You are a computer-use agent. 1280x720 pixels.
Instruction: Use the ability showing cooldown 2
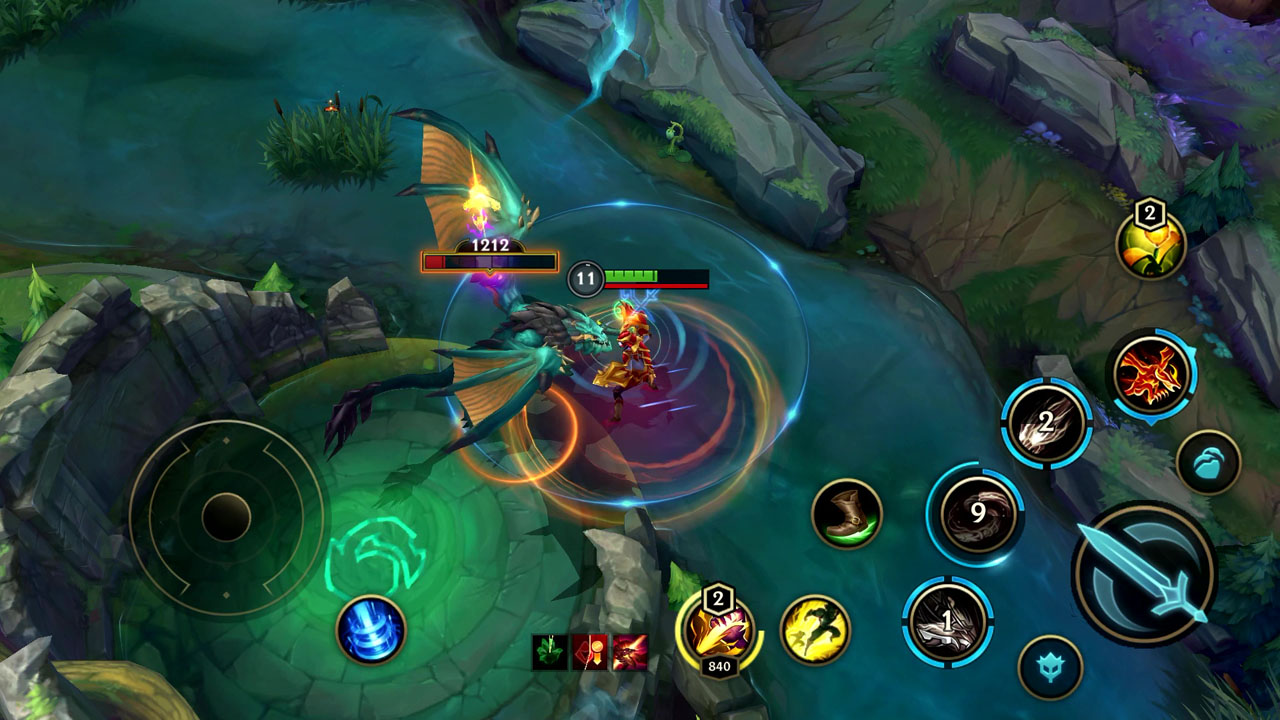(x=1046, y=423)
